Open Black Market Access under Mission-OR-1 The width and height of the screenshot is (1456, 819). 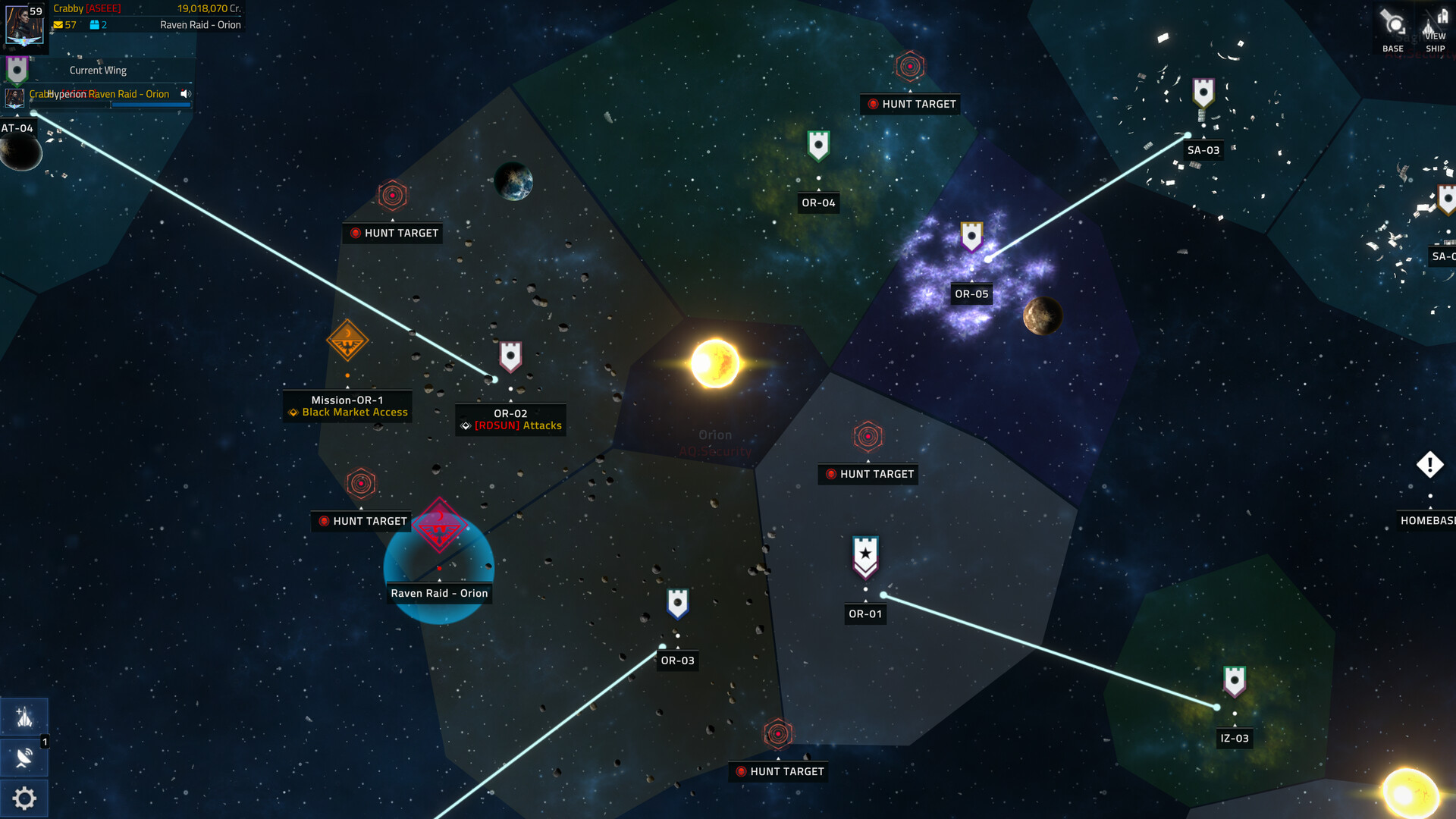(351, 412)
